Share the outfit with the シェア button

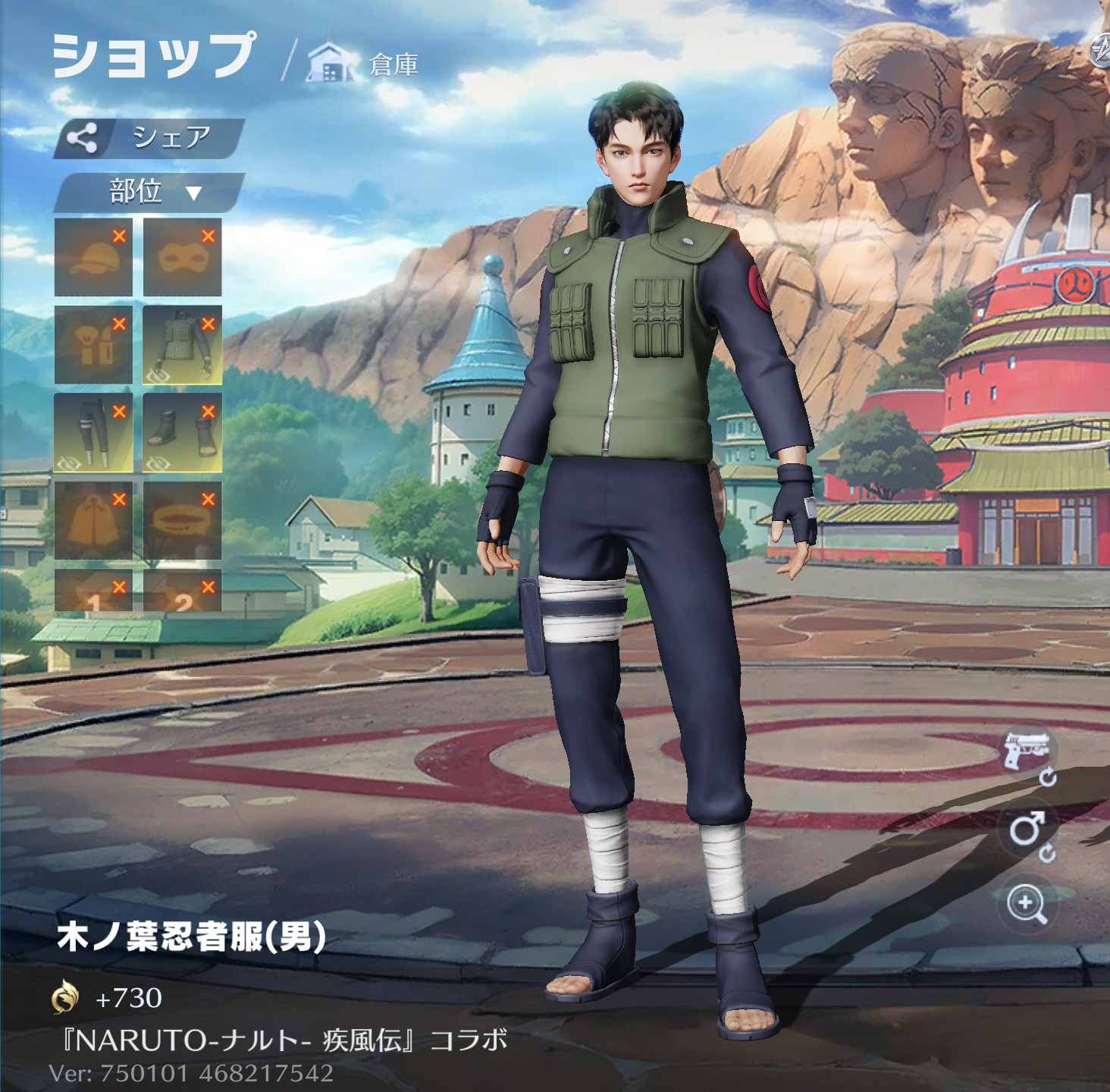pos(149,138)
